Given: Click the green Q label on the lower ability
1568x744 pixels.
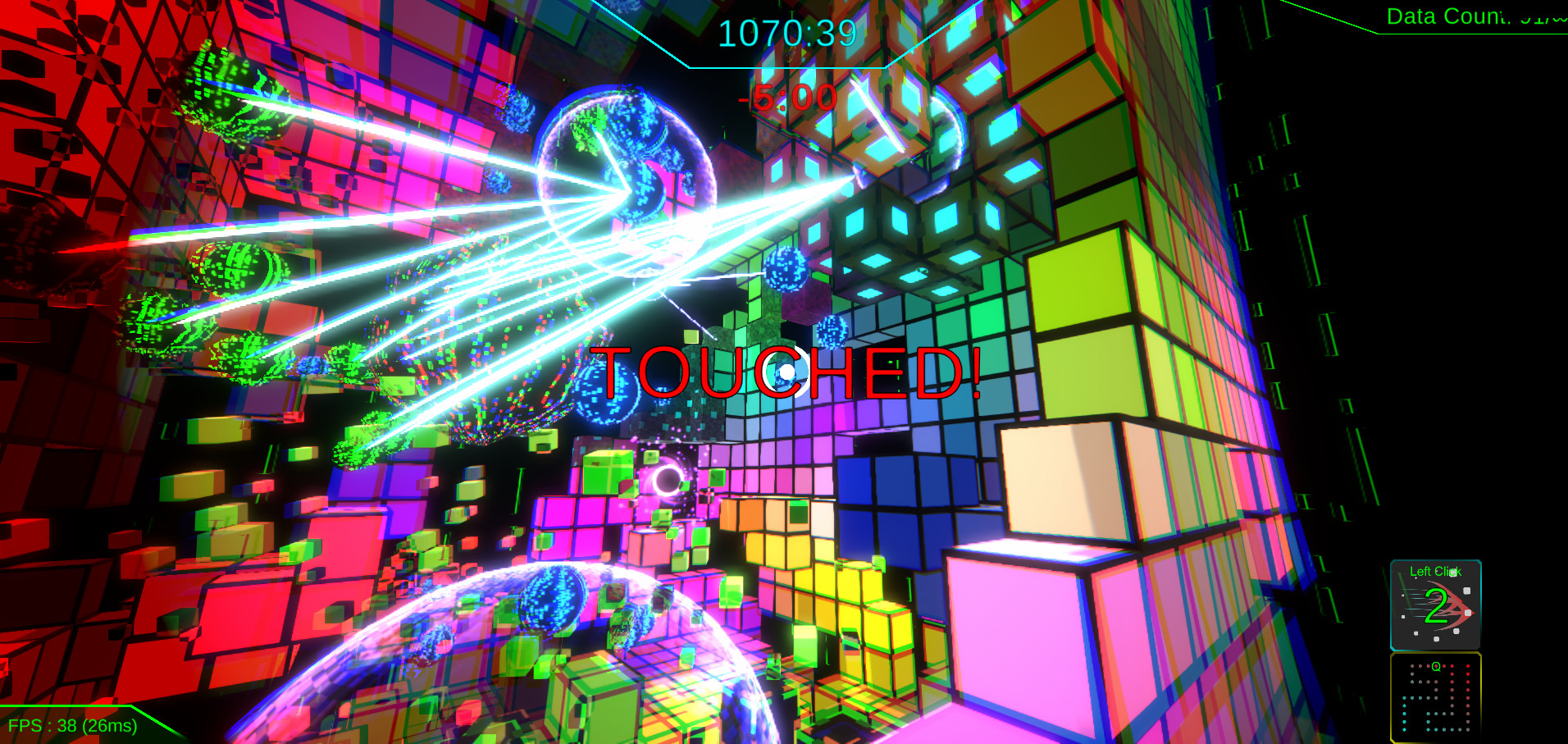Looking at the screenshot, I should (x=1436, y=666).
